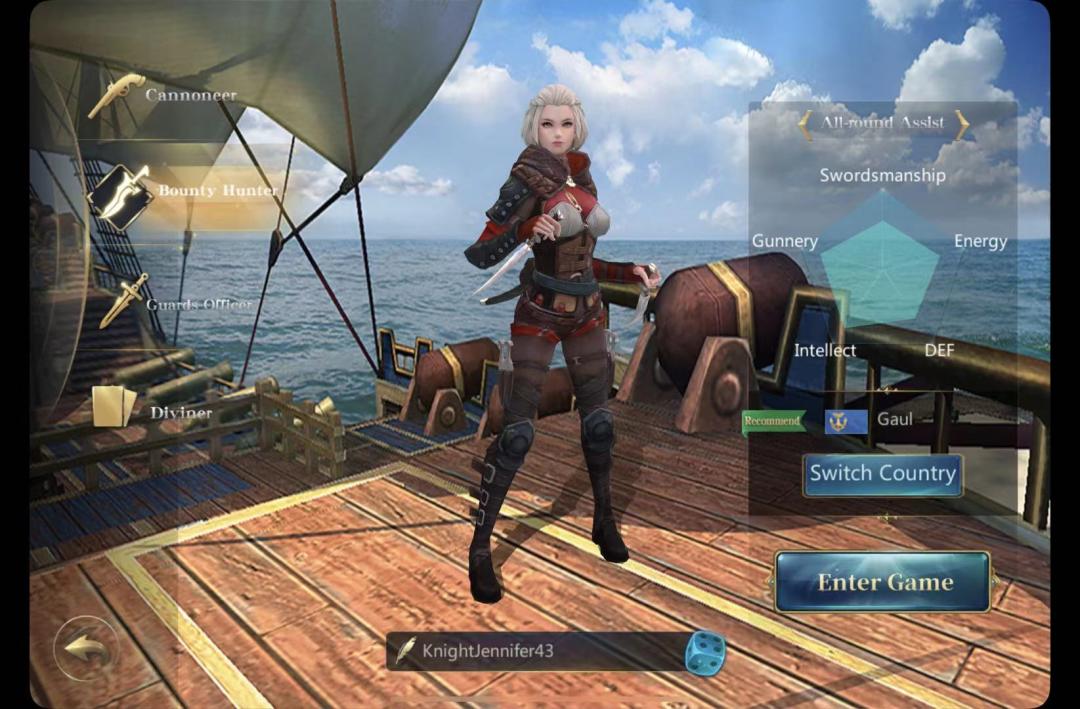
Task: Click the Switch Country button
Action: (882, 474)
